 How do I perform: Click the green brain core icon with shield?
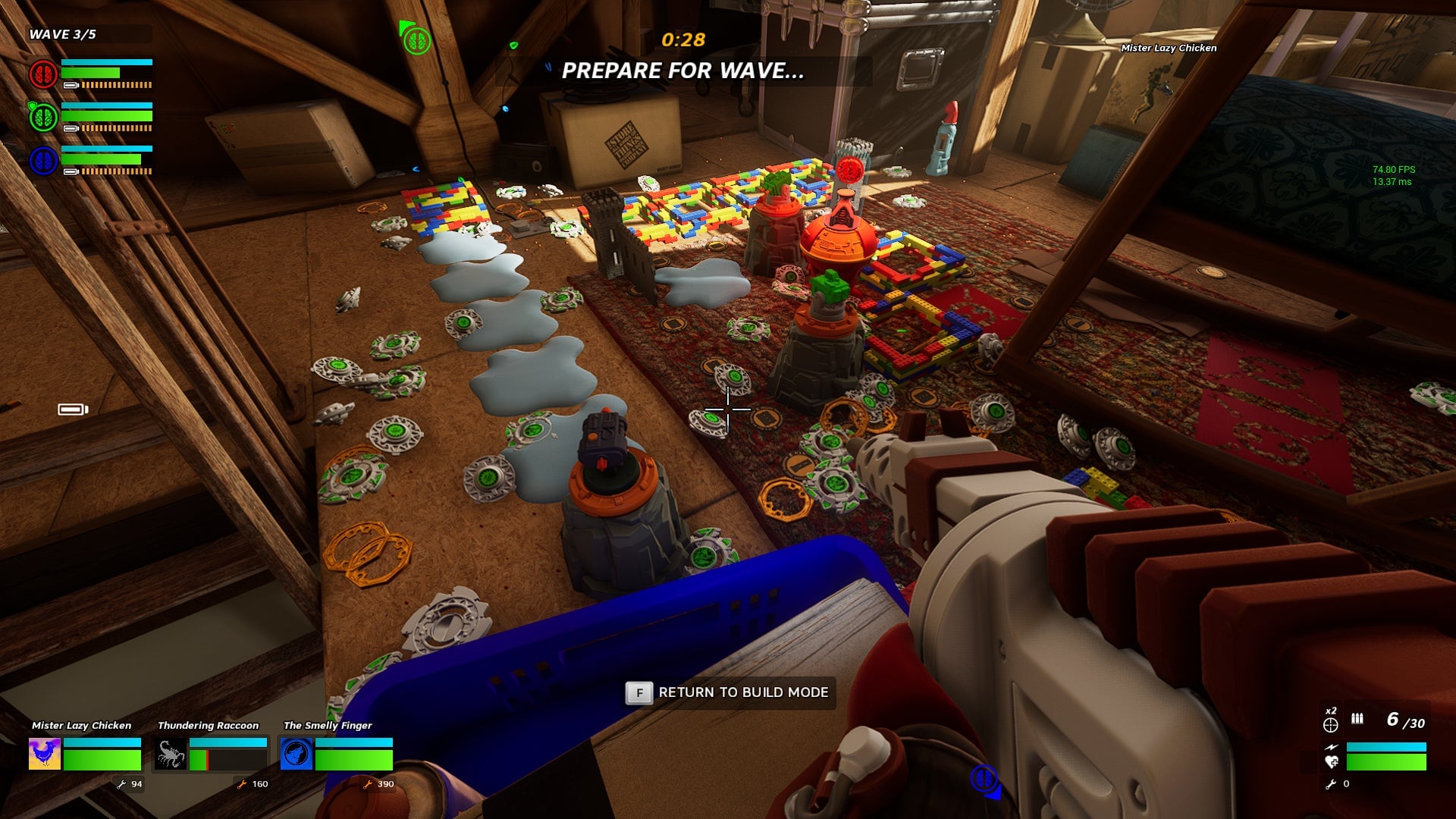click(x=43, y=117)
